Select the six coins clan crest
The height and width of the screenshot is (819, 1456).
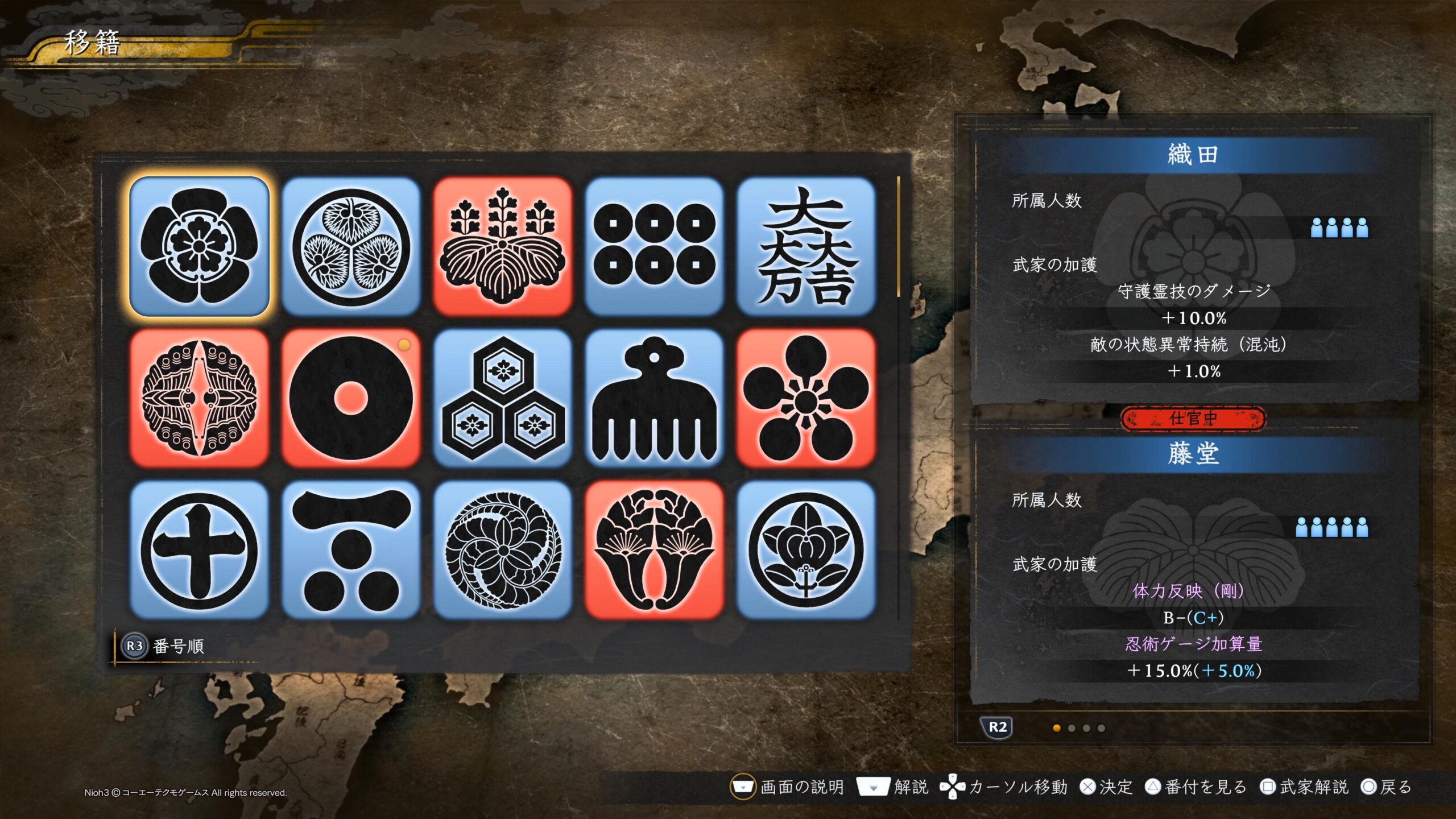(654, 246)
